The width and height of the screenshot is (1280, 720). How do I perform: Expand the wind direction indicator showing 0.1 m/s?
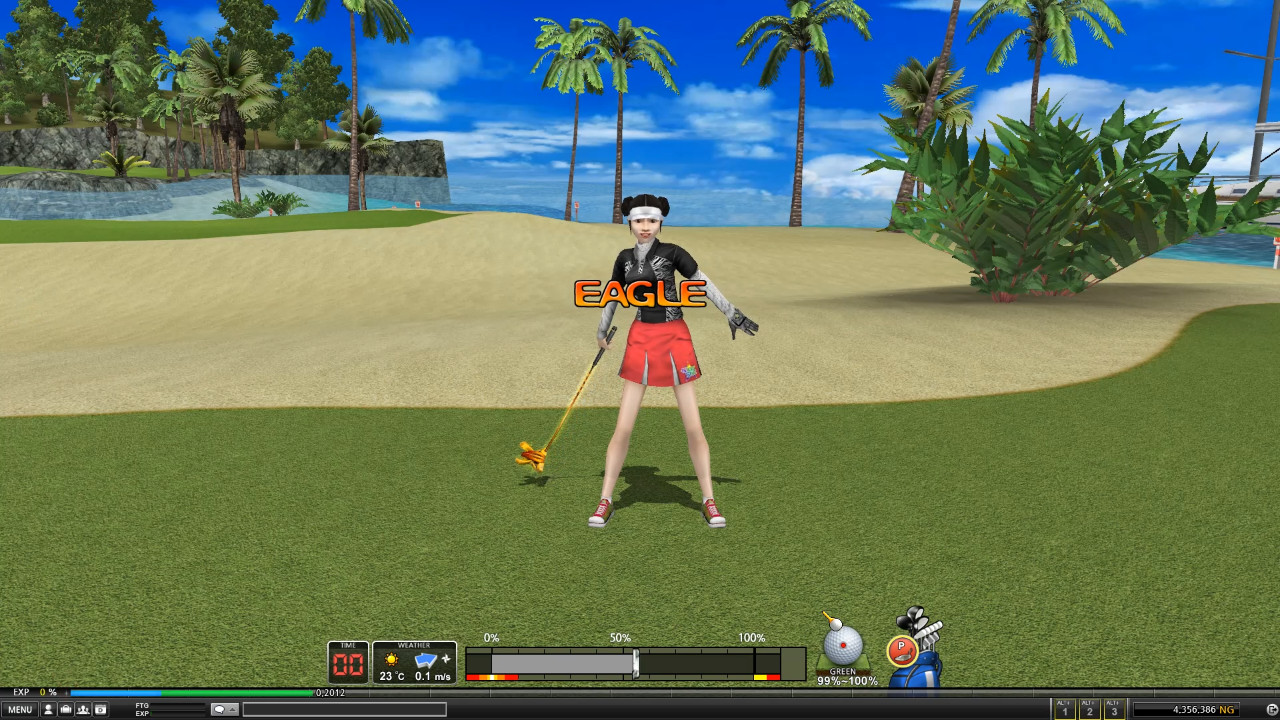[430, 662]
